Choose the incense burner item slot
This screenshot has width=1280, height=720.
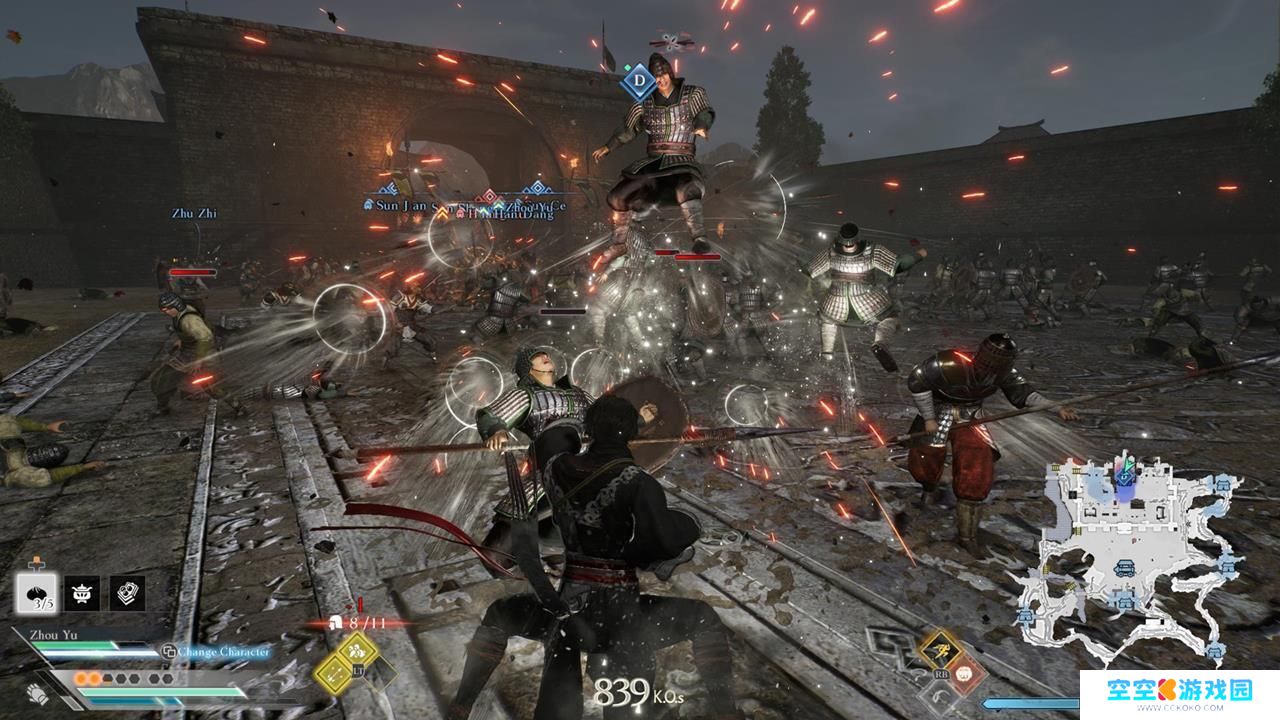(x=82, y=594)
